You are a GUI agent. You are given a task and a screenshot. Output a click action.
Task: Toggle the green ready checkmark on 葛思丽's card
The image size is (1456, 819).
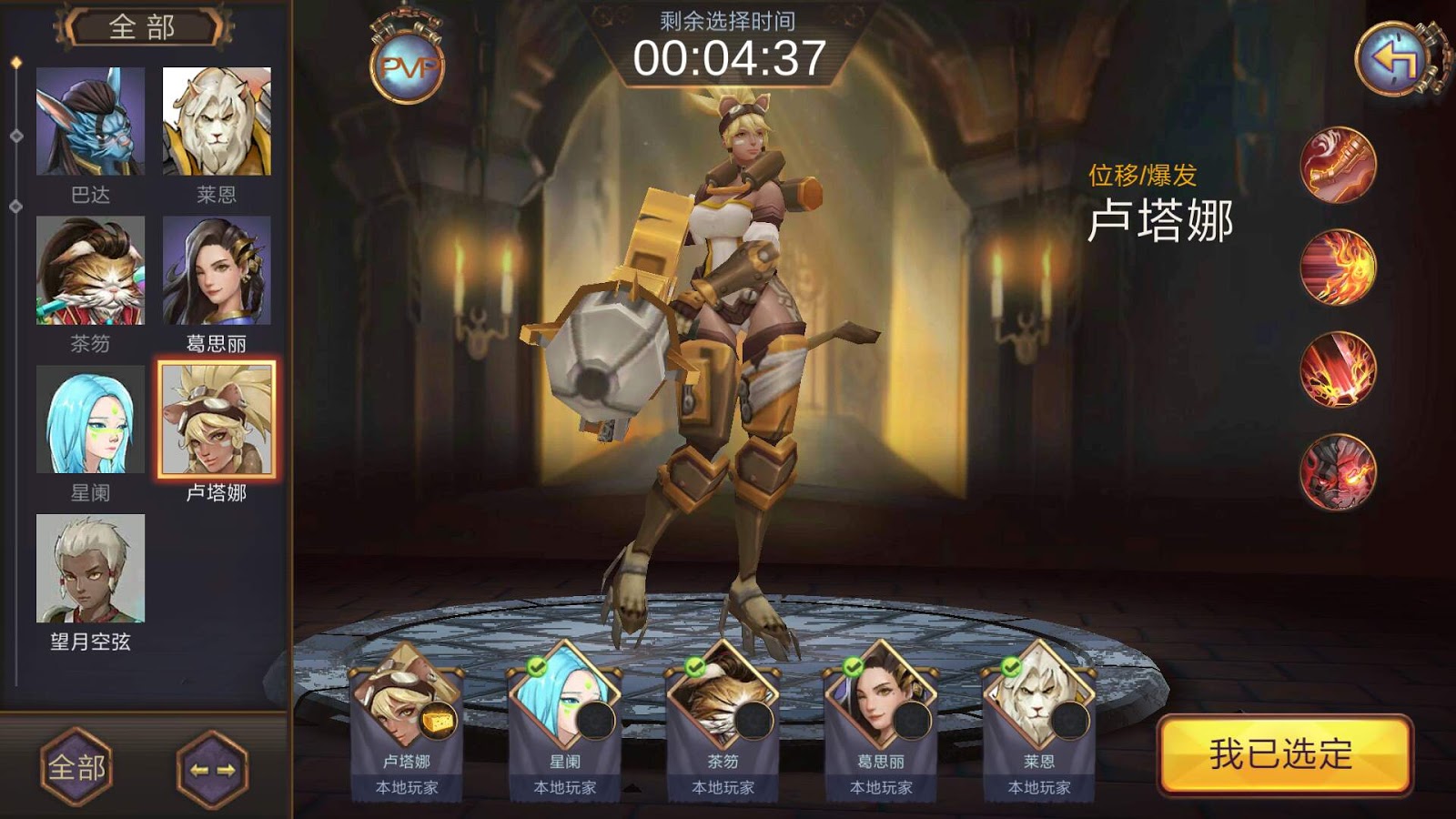pyautogui.click(x=851, y=666)
